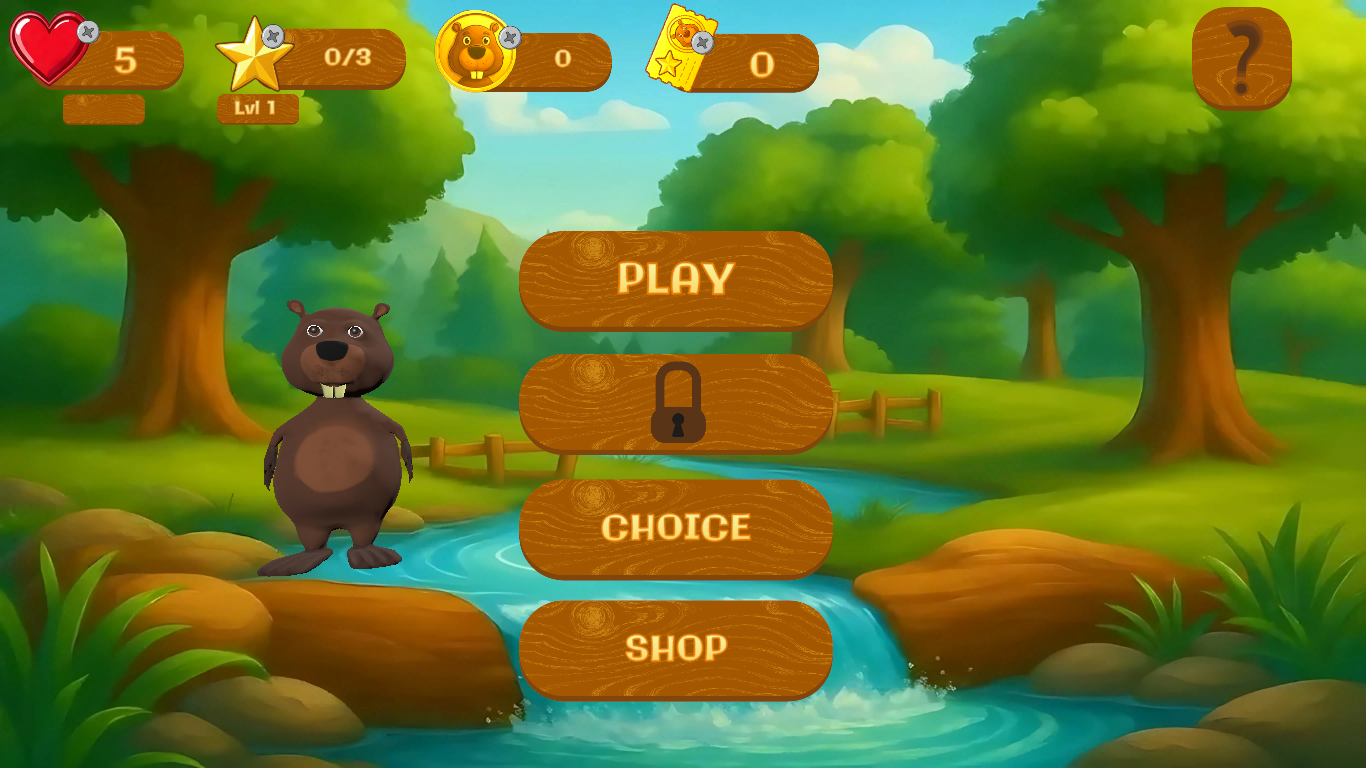Image resolution: width=1366 pixels, height=768 pixels.
Task: Click the coin counter showing 0
Action: [561, 57]
